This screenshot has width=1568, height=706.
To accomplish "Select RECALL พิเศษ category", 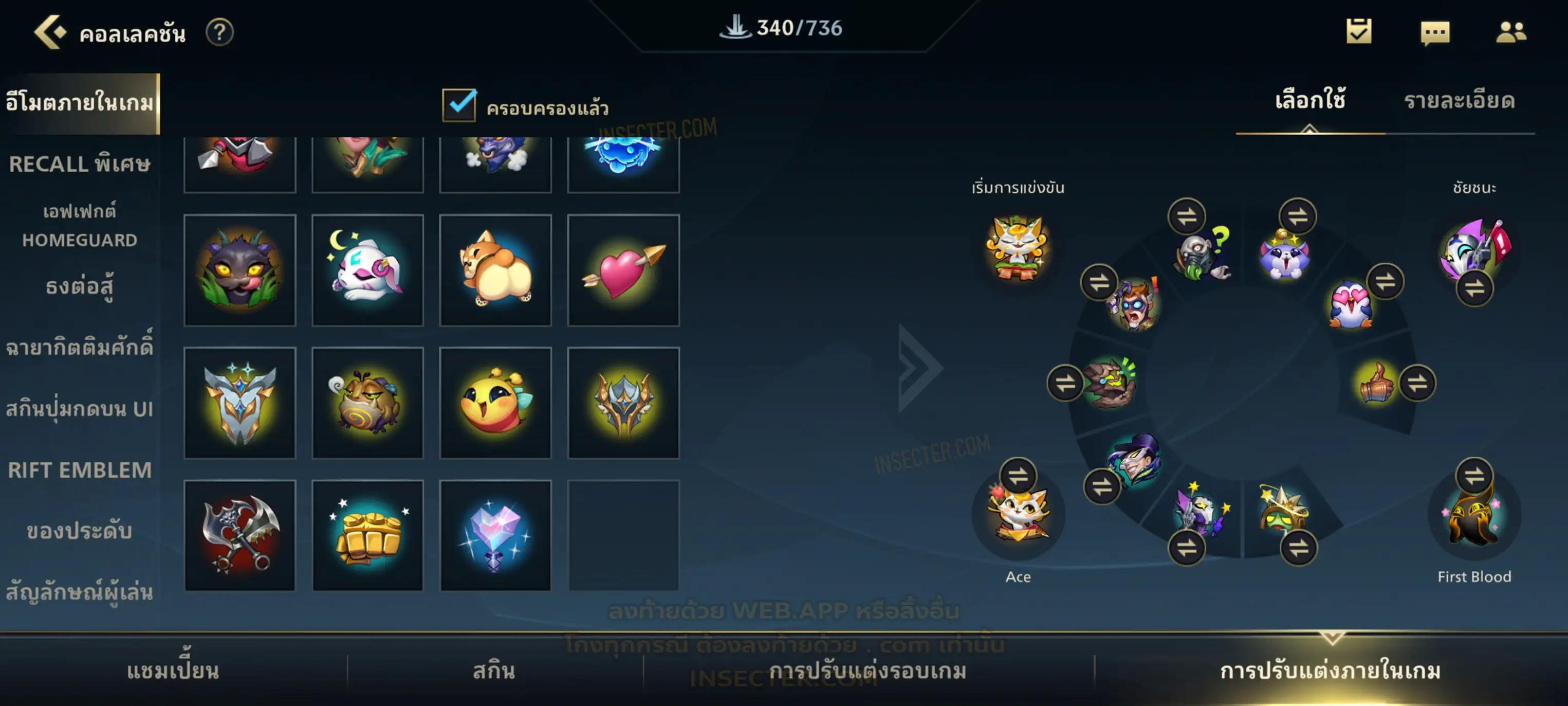I will pyautogui.click(x=79, y=164).
